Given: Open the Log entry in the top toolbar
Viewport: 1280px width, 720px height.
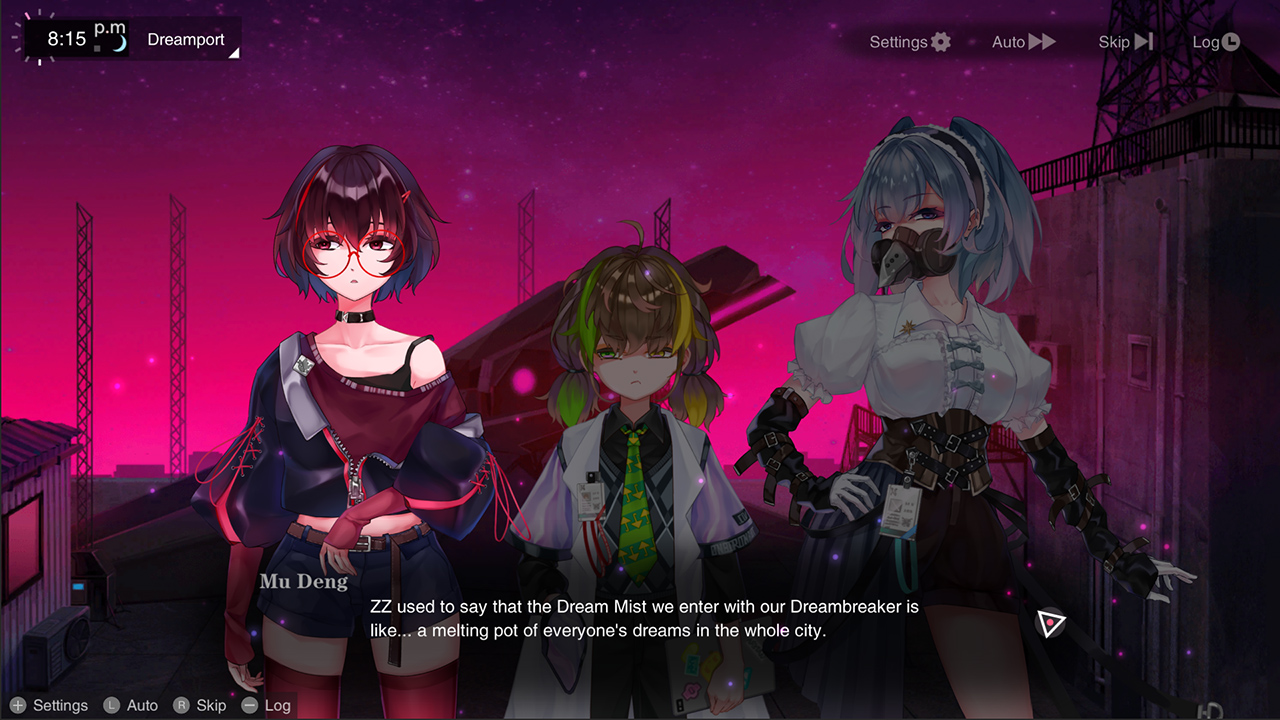Looking at the screenshot, I should point(1208,41).
